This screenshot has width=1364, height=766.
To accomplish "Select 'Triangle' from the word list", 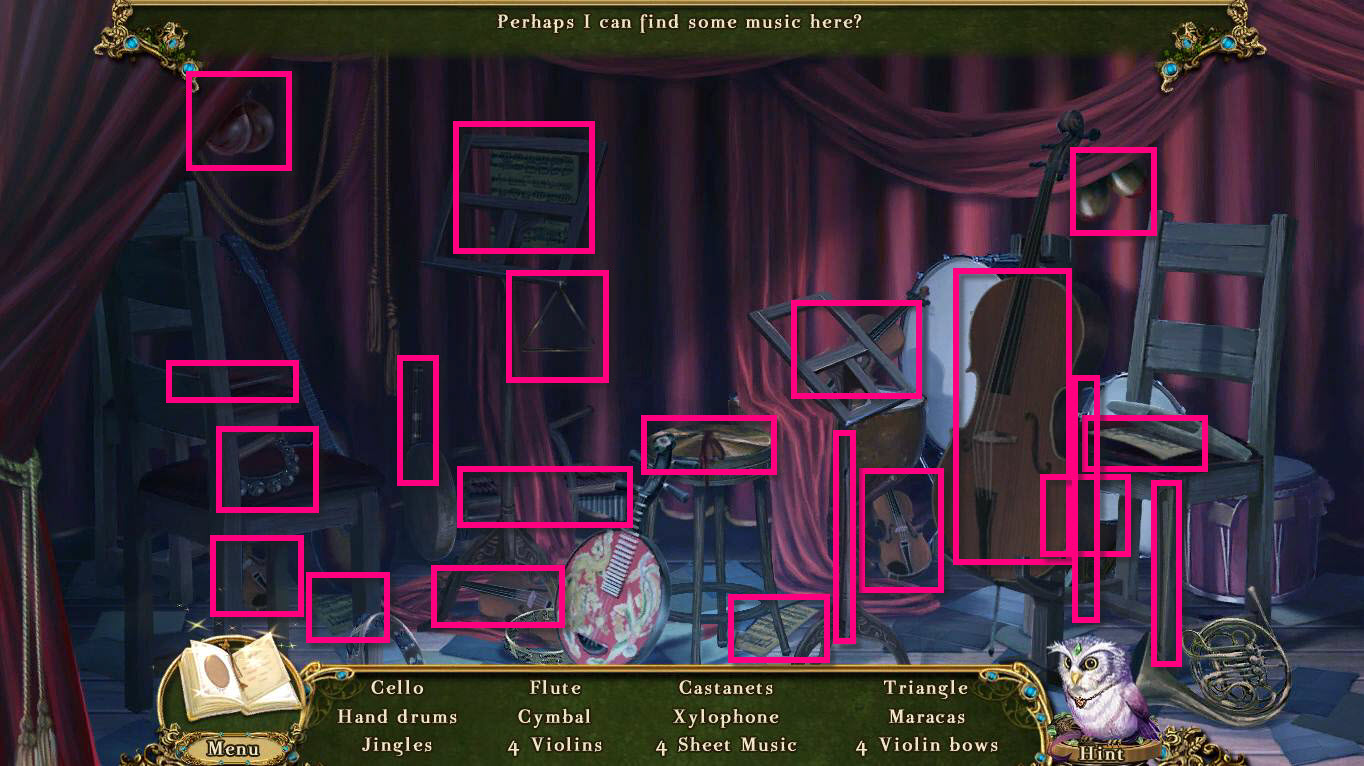I will (927, 688).
